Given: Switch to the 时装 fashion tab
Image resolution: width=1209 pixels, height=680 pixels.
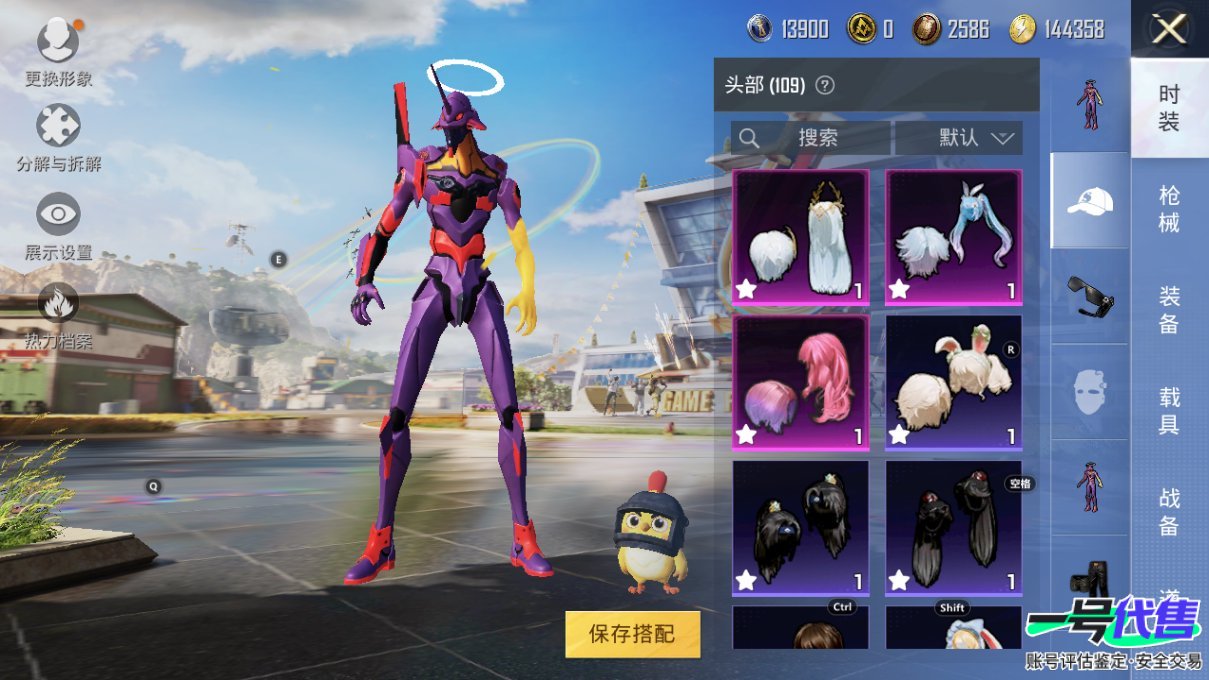Looking at the screenshot, I should [x=1169, y=108].
